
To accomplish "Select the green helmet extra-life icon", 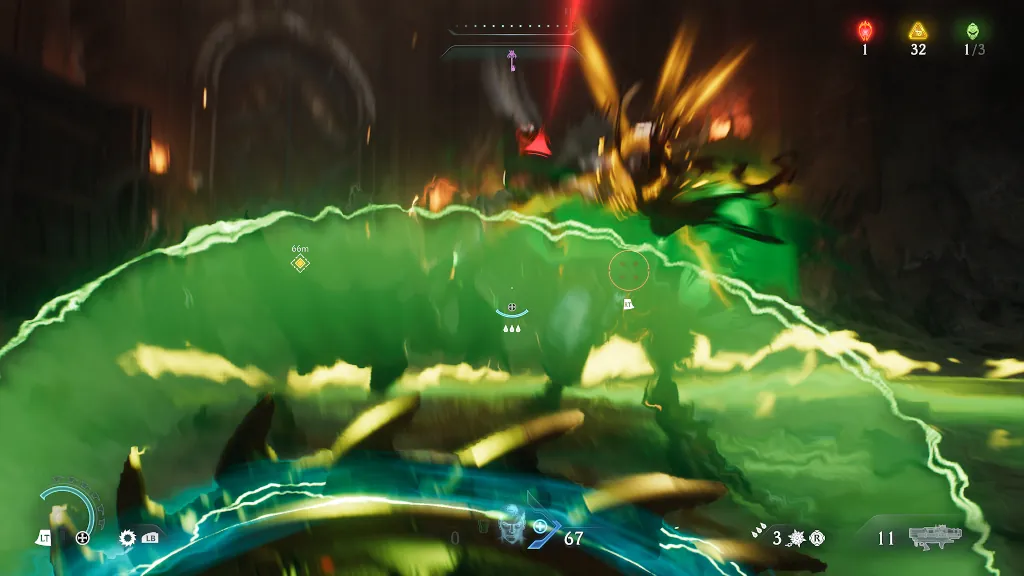I will (969, 31).
